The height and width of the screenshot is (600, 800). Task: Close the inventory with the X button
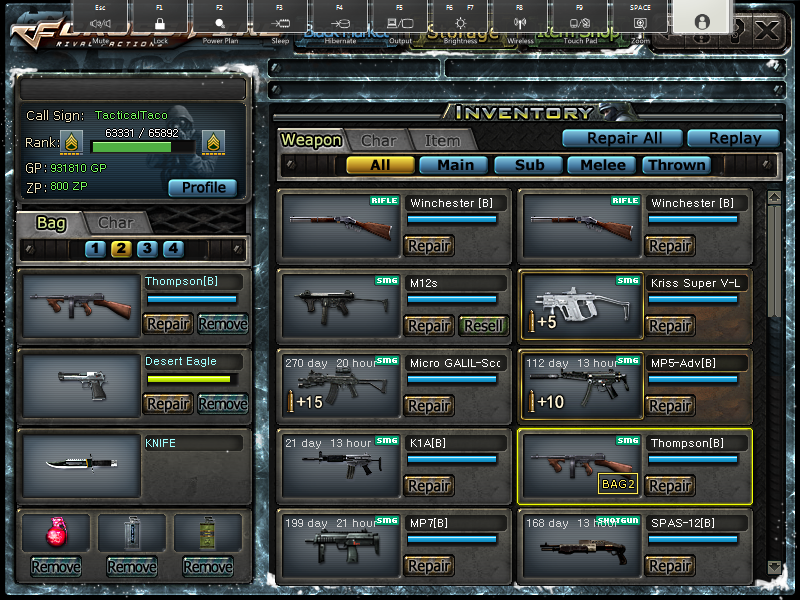coord(767,30)
